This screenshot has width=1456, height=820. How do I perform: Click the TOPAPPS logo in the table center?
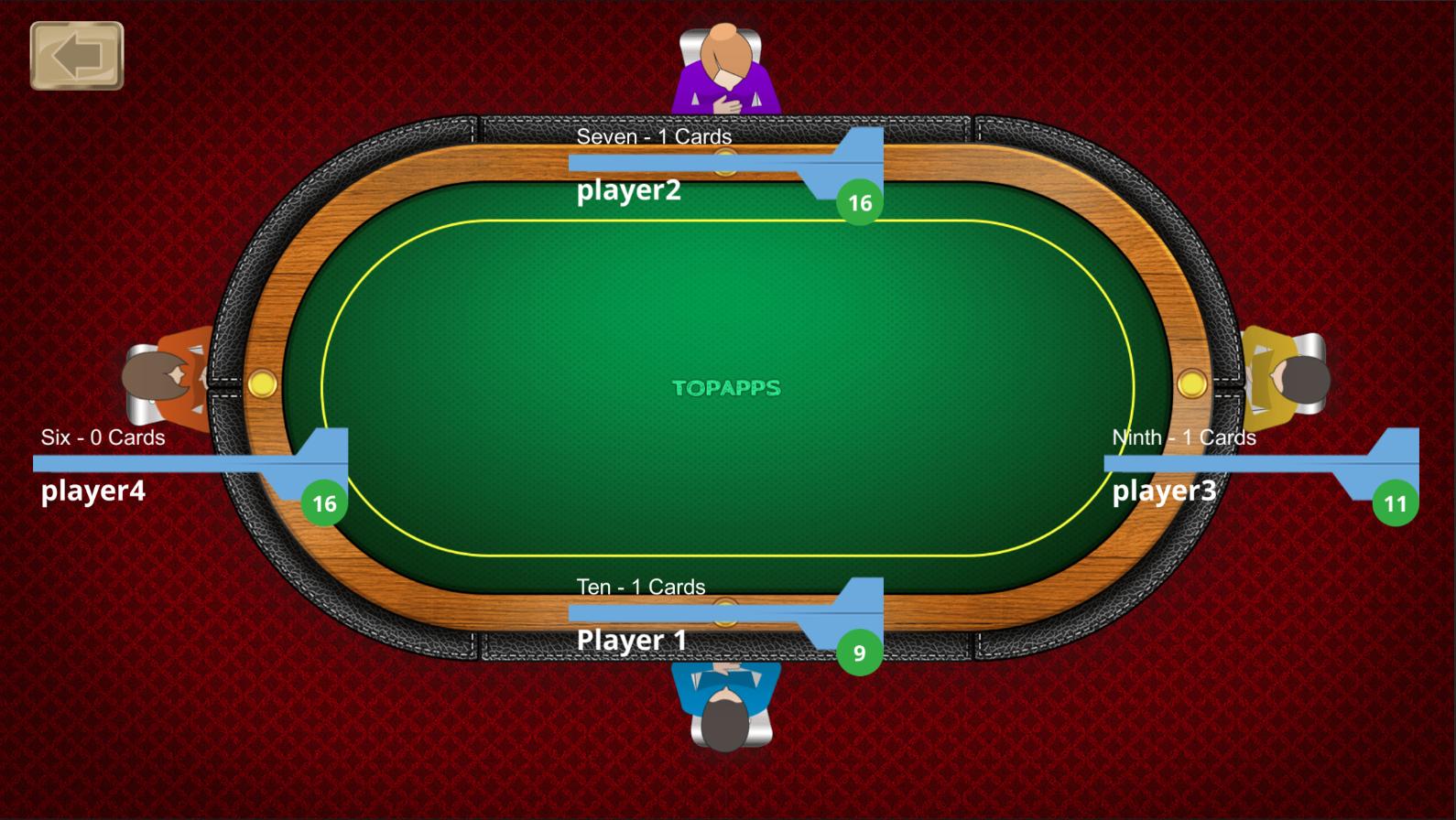[726, 388]
